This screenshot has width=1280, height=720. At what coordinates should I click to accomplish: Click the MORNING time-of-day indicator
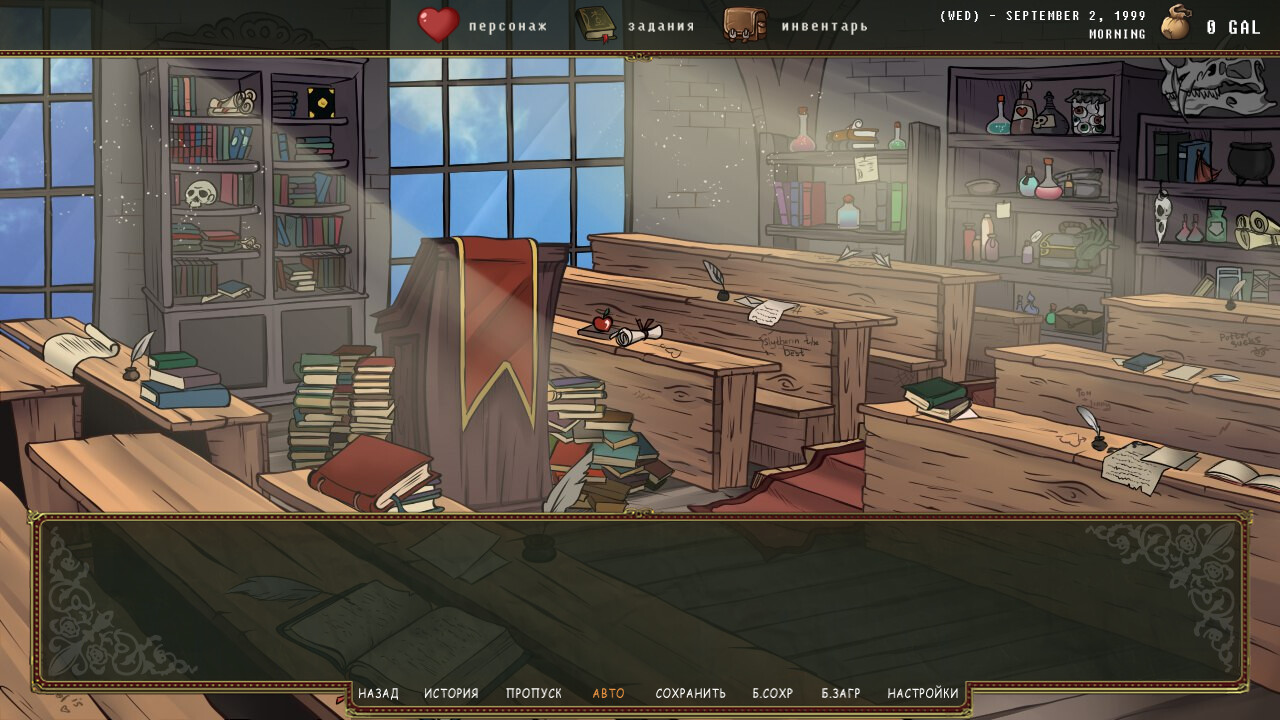coord(1116,33)
